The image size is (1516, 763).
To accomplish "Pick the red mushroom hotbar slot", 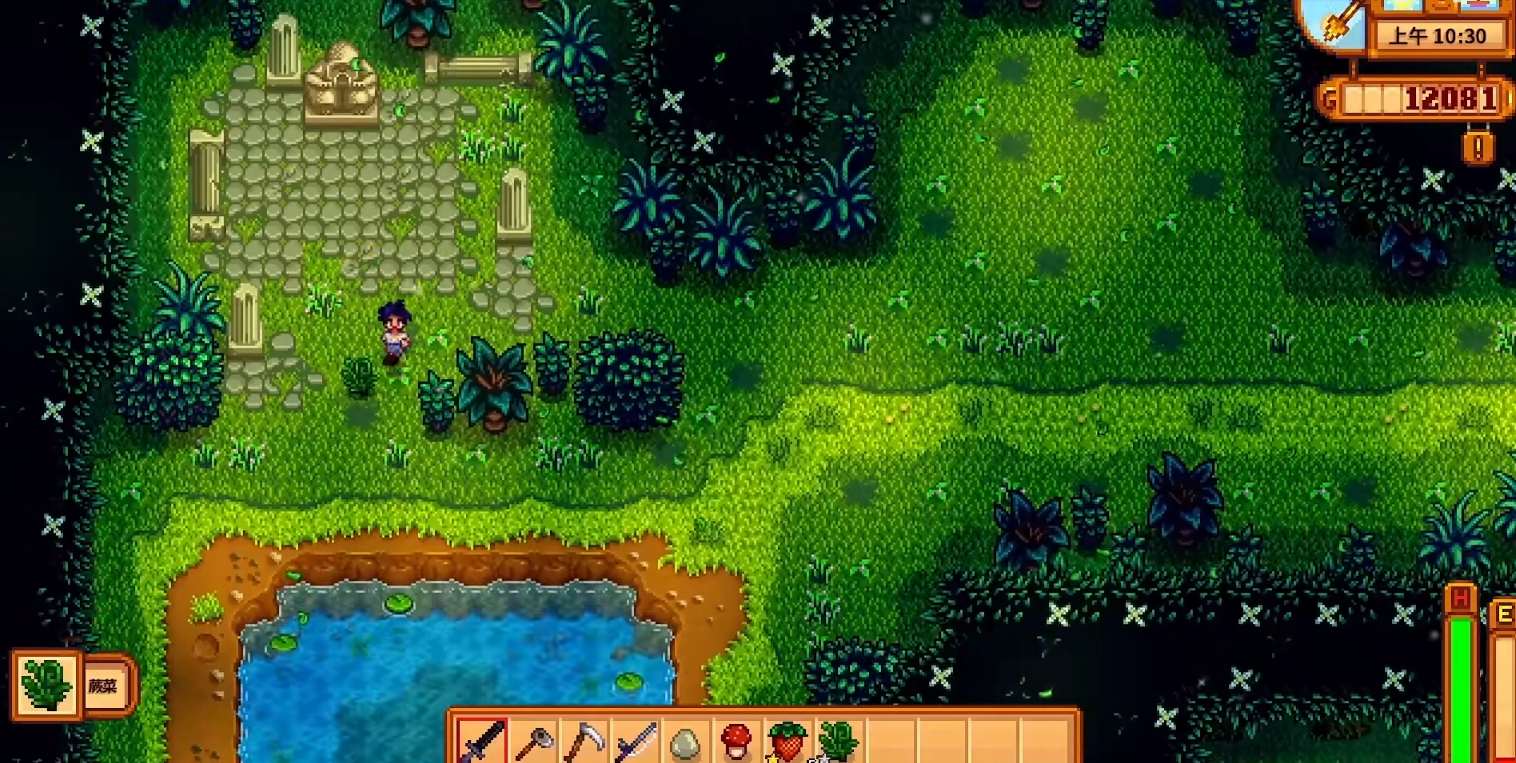I will click(737, 743).
